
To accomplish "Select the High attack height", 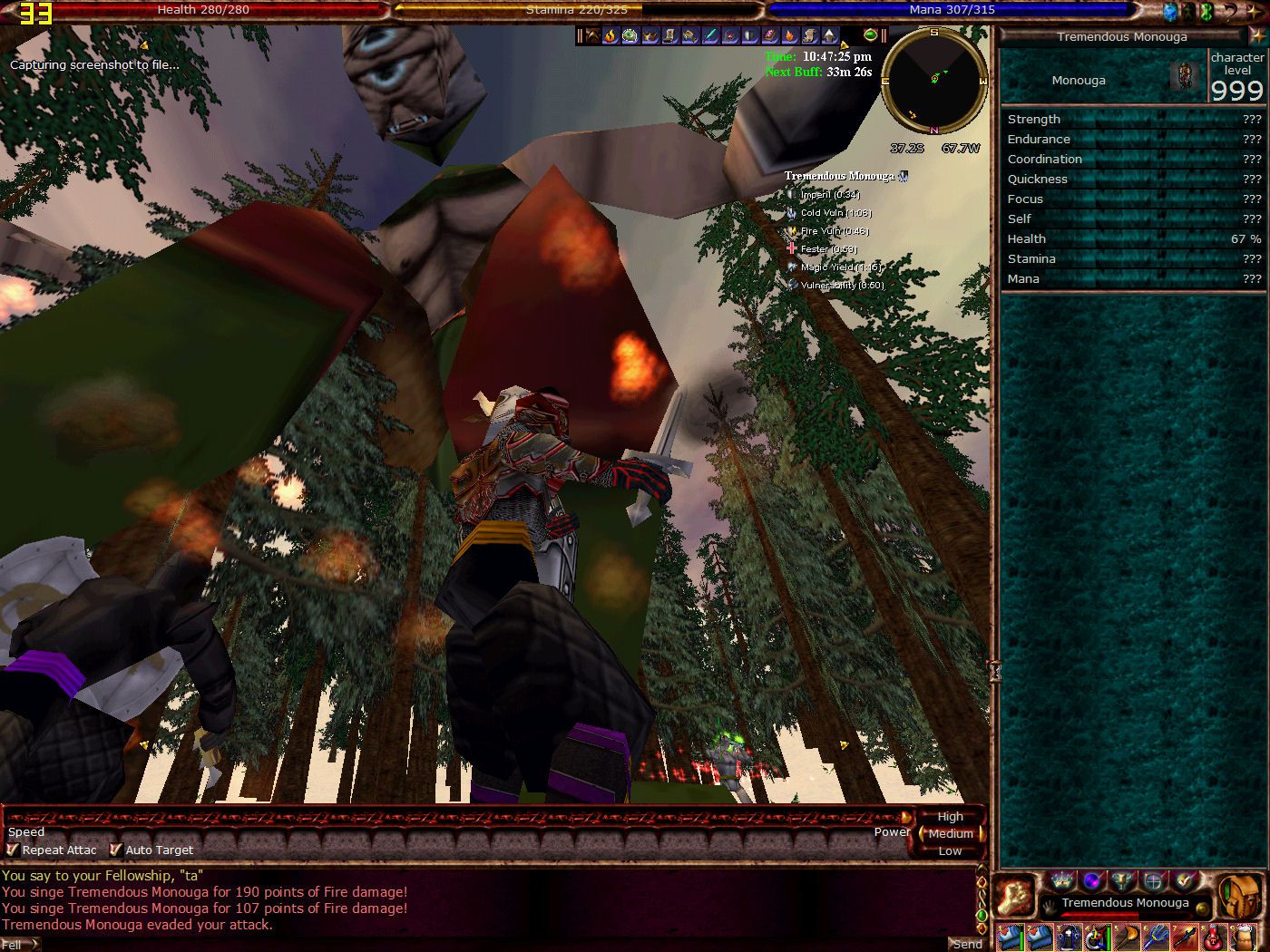I will 950,817.
